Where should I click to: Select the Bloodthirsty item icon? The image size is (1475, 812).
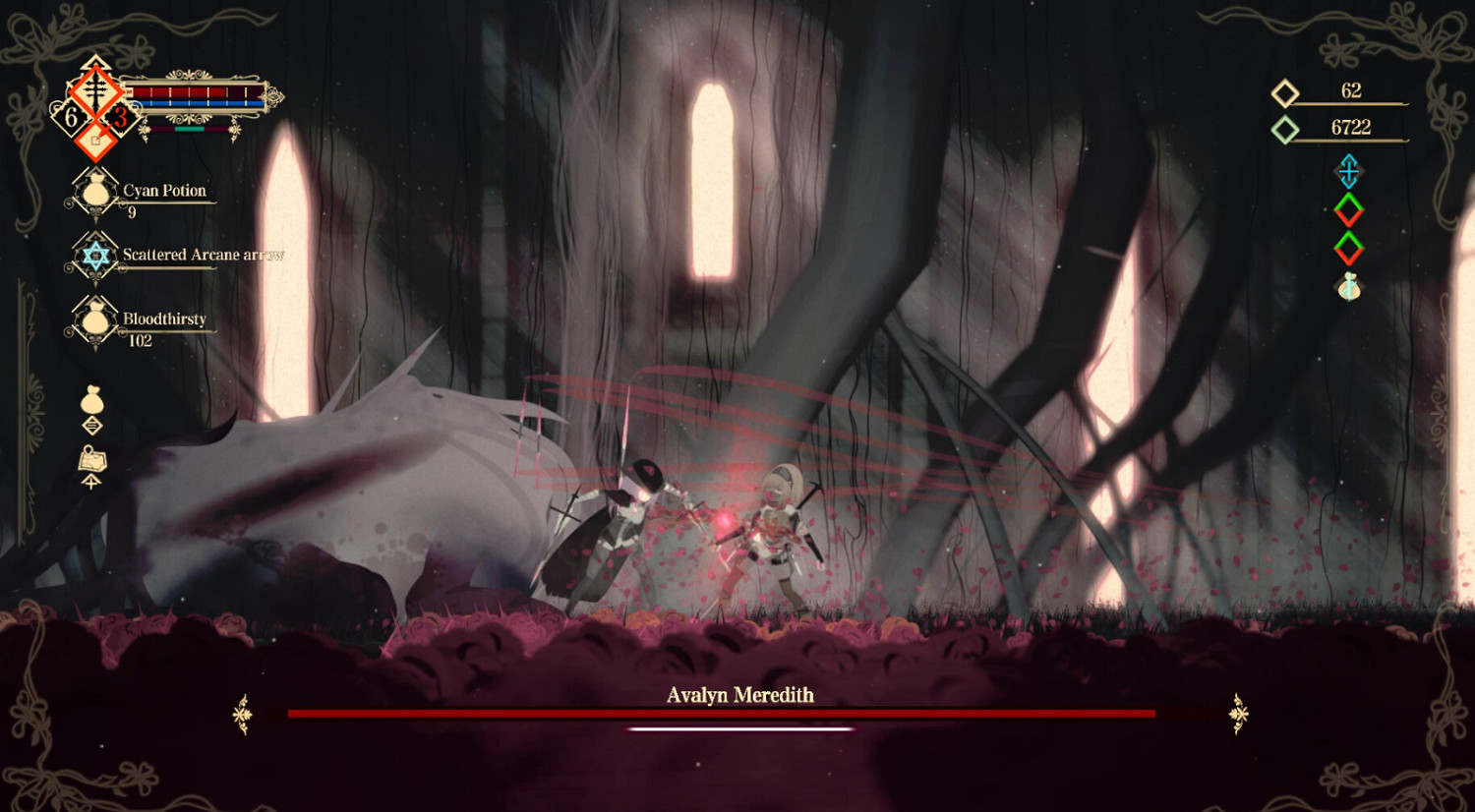tap(94, 319)
